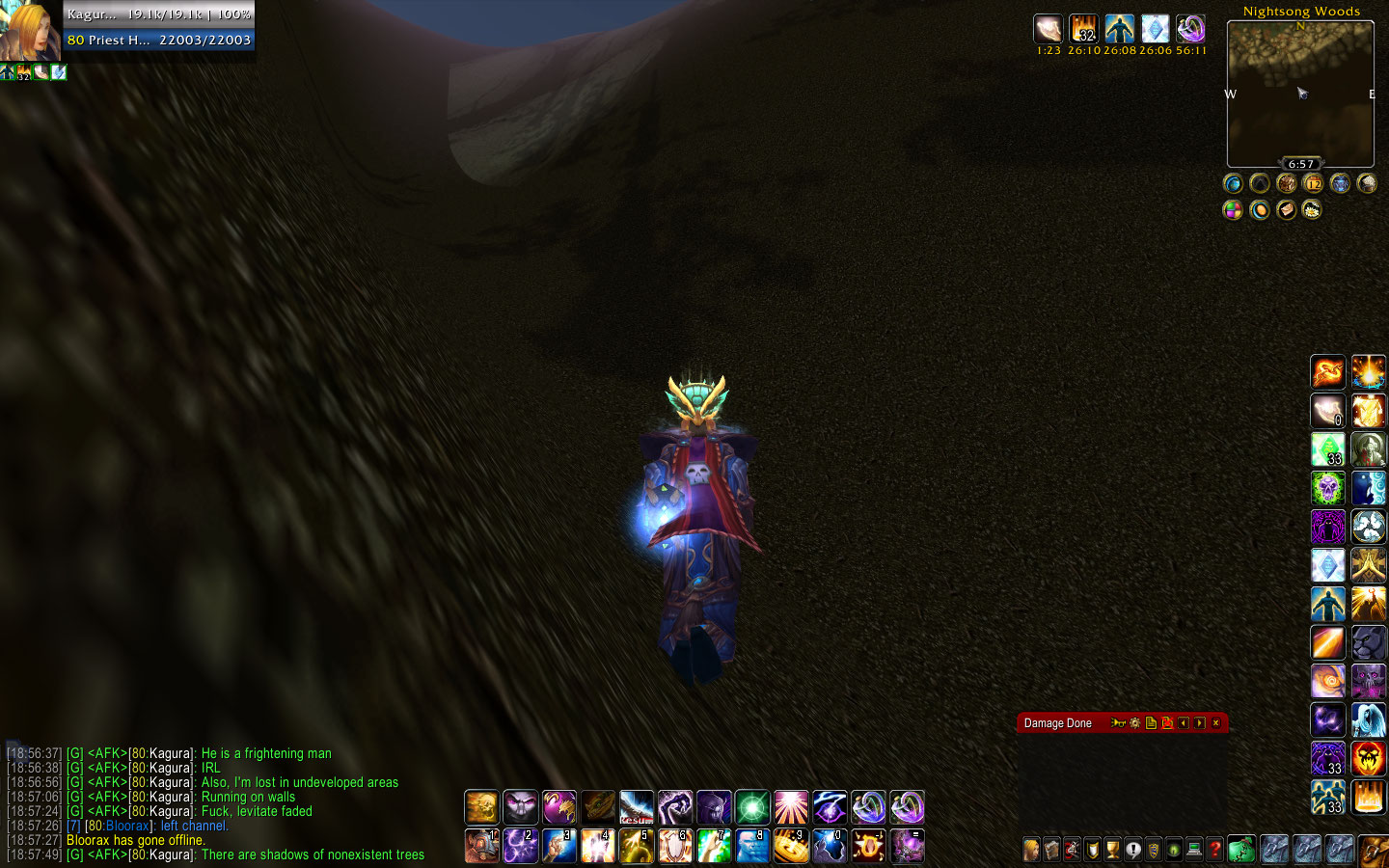Open the mail envelope minimap button

tap(1286, 209)
